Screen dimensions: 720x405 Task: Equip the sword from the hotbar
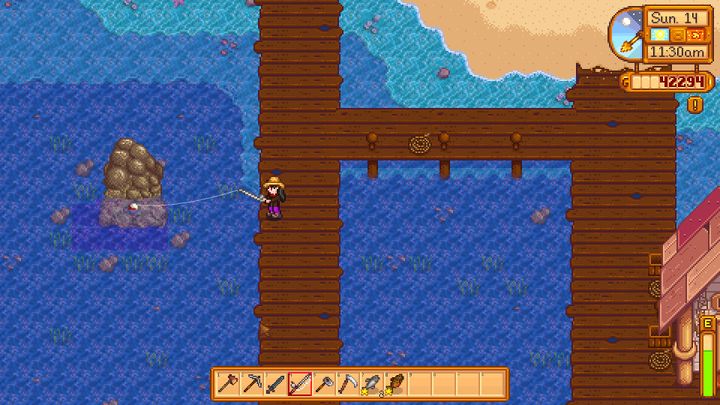(x=275, y=382)
